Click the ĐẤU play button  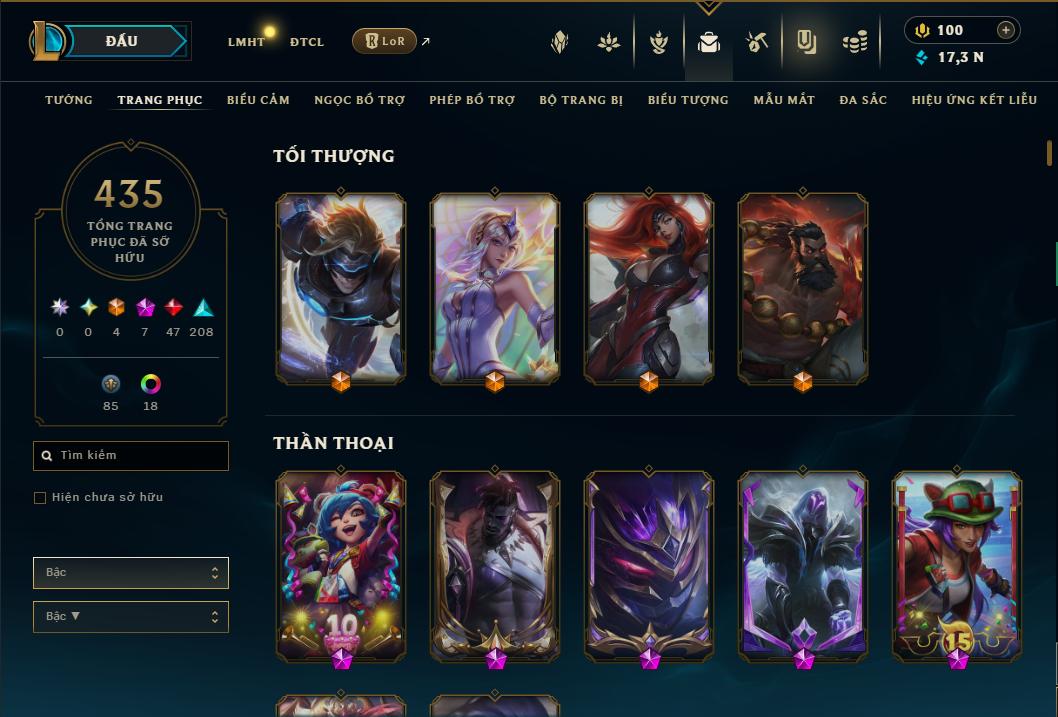pyautogui.click(x=122, y=41)
